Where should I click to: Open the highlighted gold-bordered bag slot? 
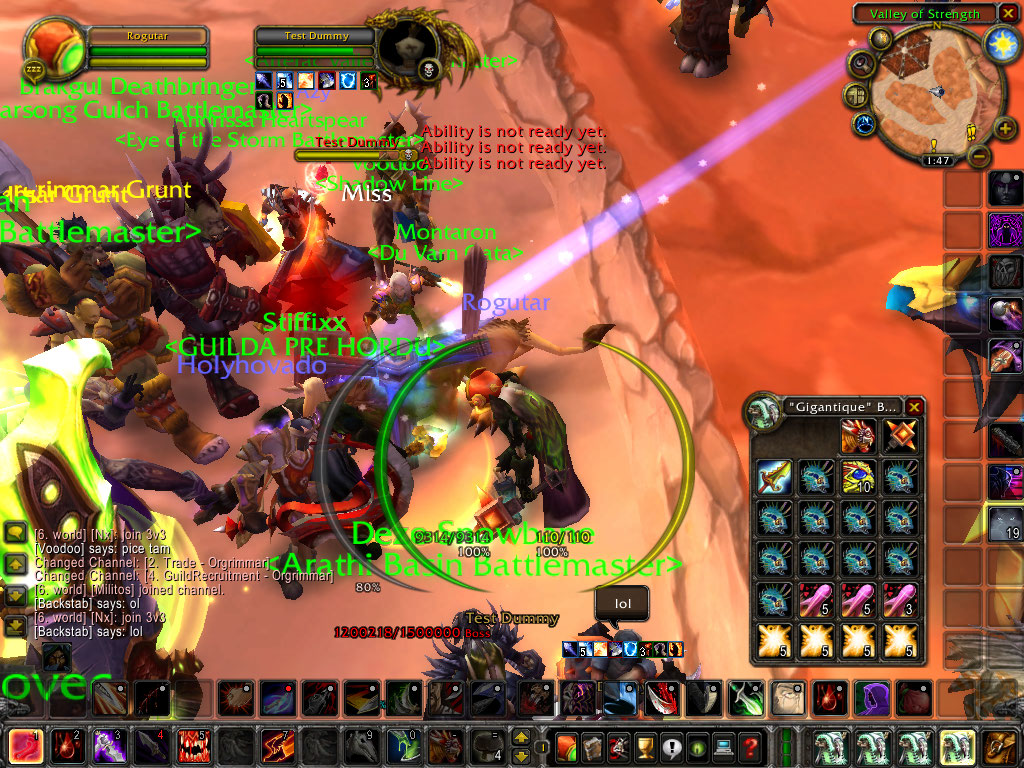[x=957, y=747]
